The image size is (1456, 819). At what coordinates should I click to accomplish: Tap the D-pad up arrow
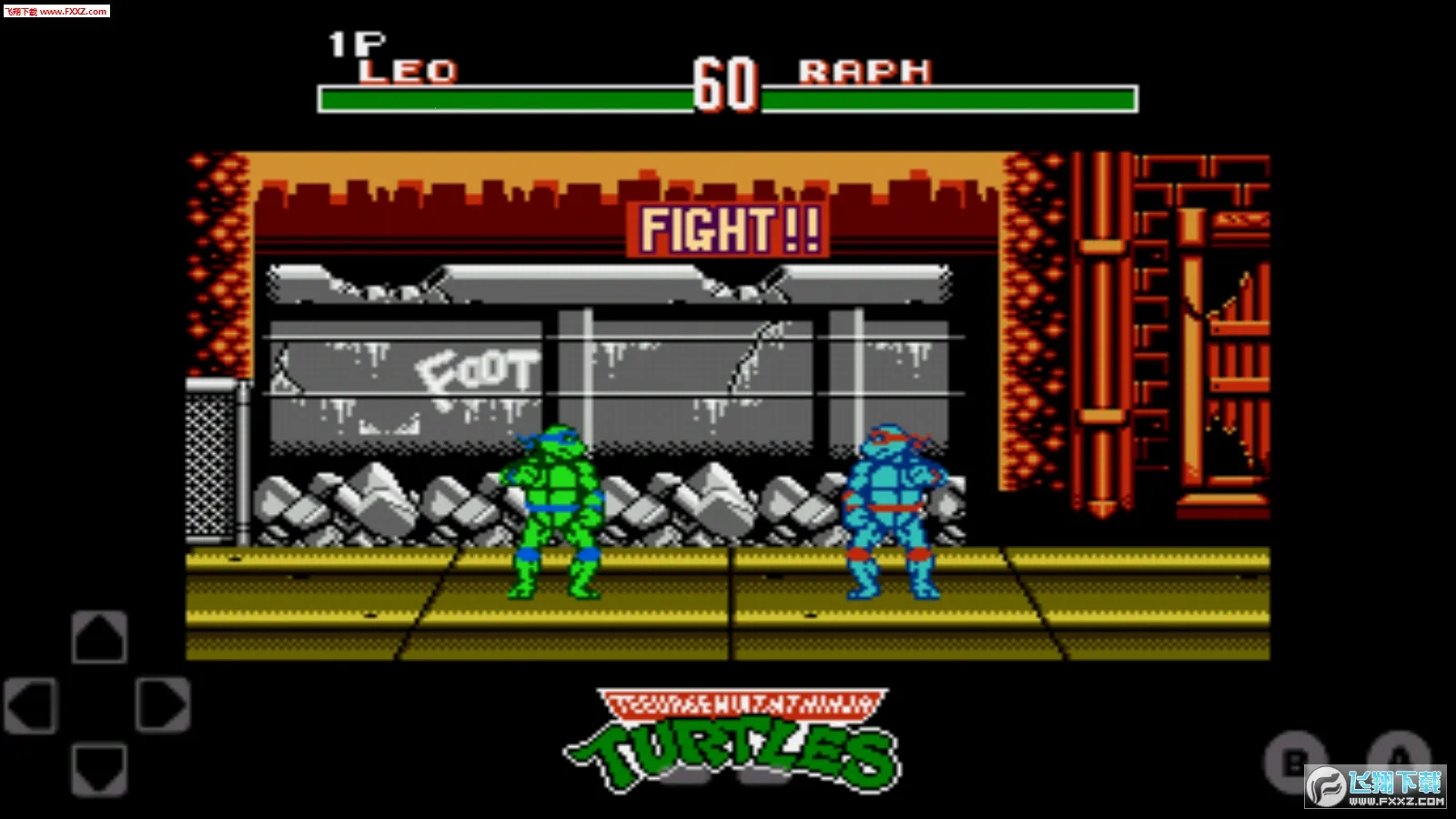click(99, 636)
